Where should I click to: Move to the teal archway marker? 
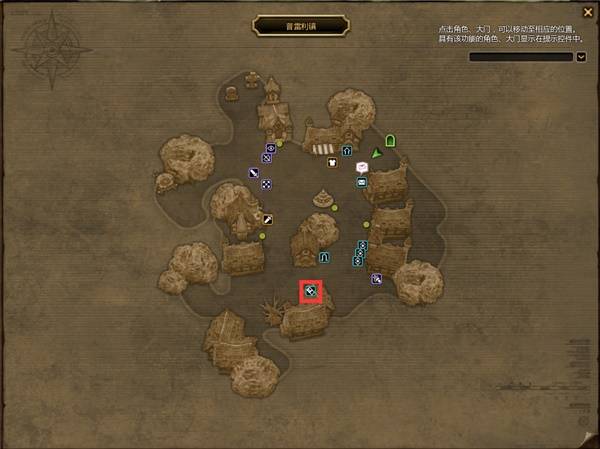coord(325,257)
